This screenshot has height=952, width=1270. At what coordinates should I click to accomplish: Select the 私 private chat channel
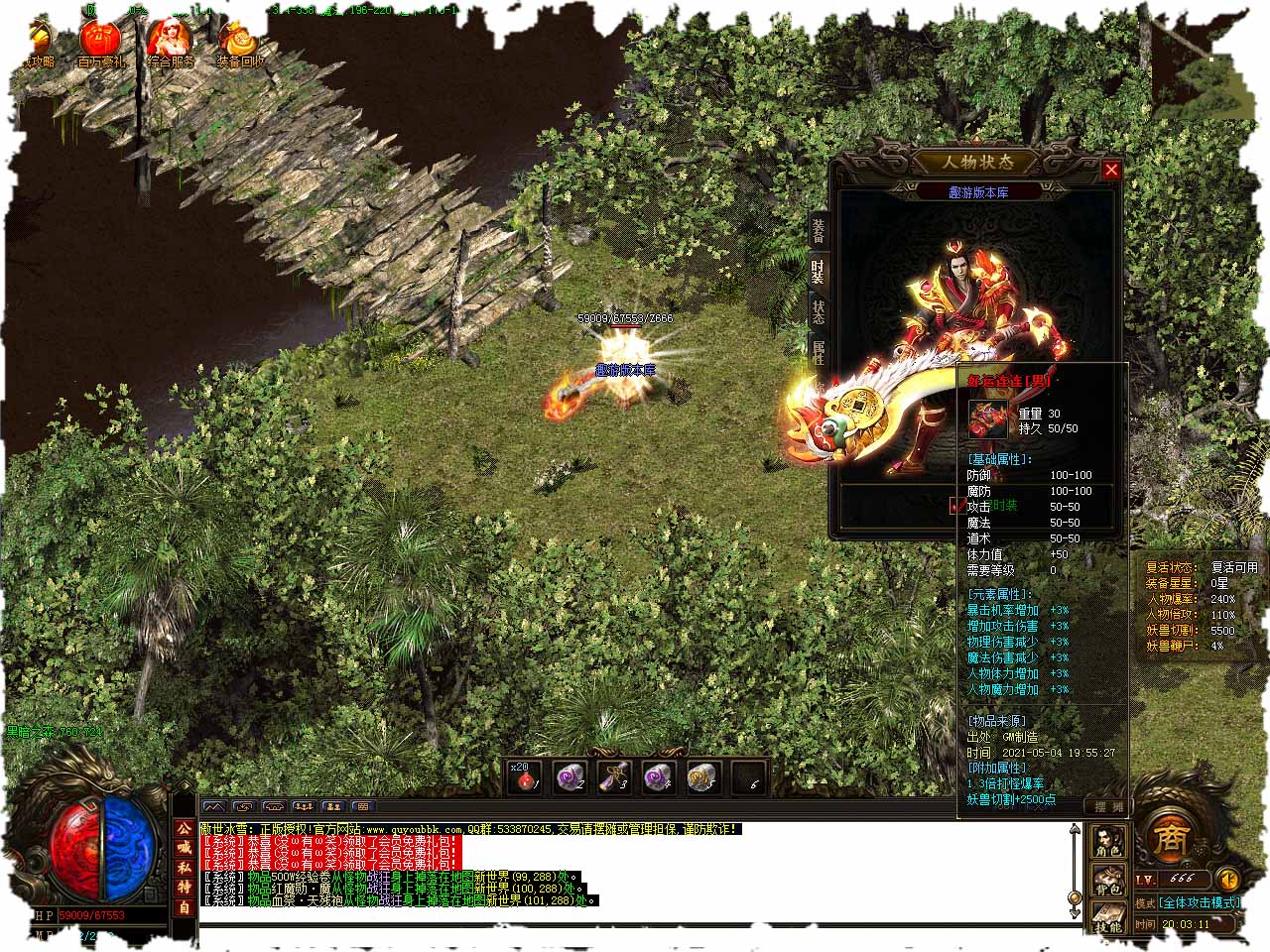click(x=184, y=868)
